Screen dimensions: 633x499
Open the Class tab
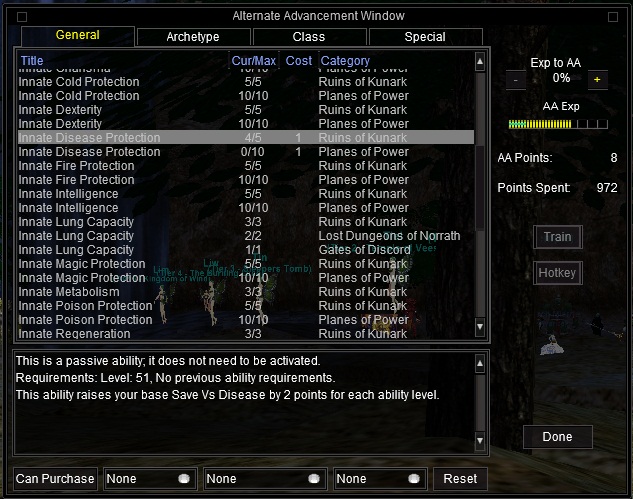click(308, 37)
